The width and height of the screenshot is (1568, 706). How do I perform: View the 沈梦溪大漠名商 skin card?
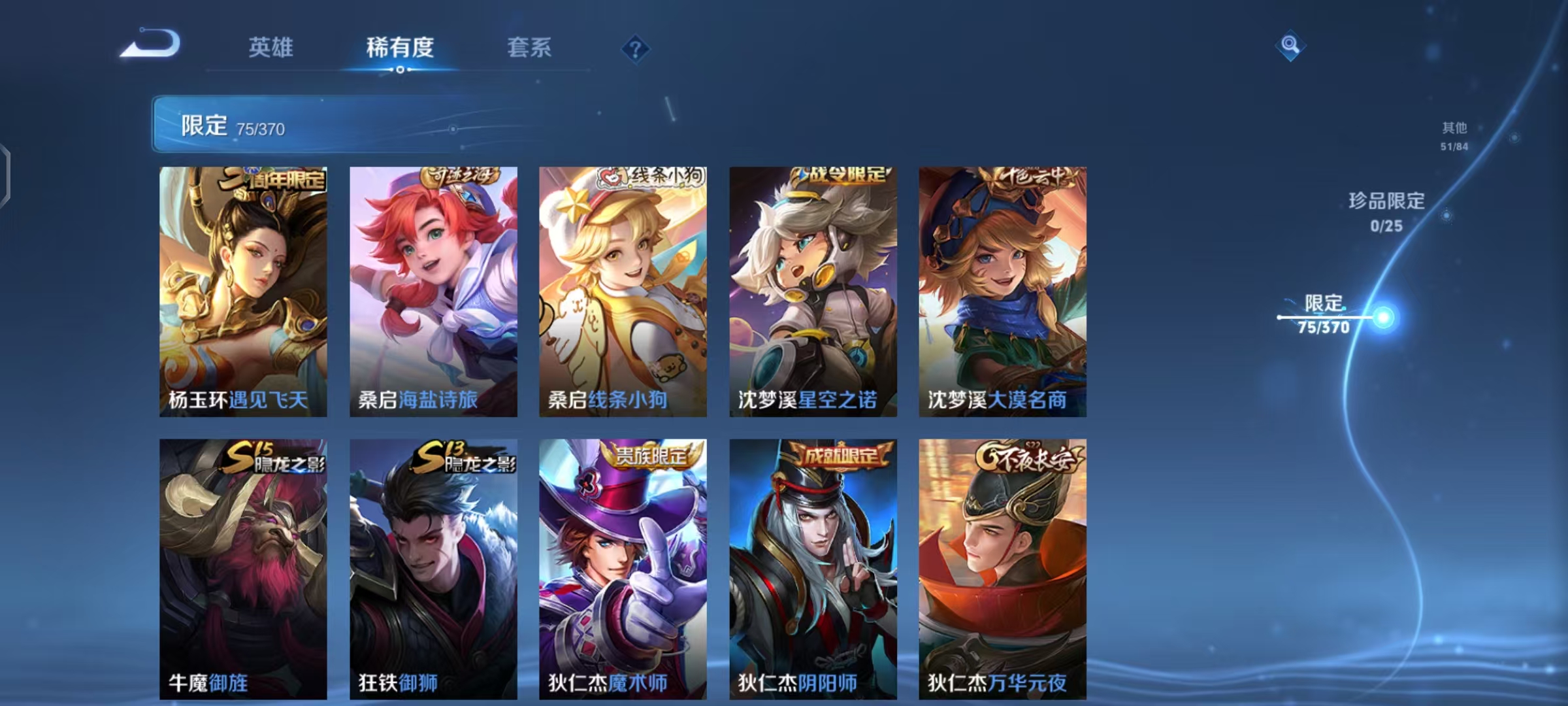[x=1003, y=288]
